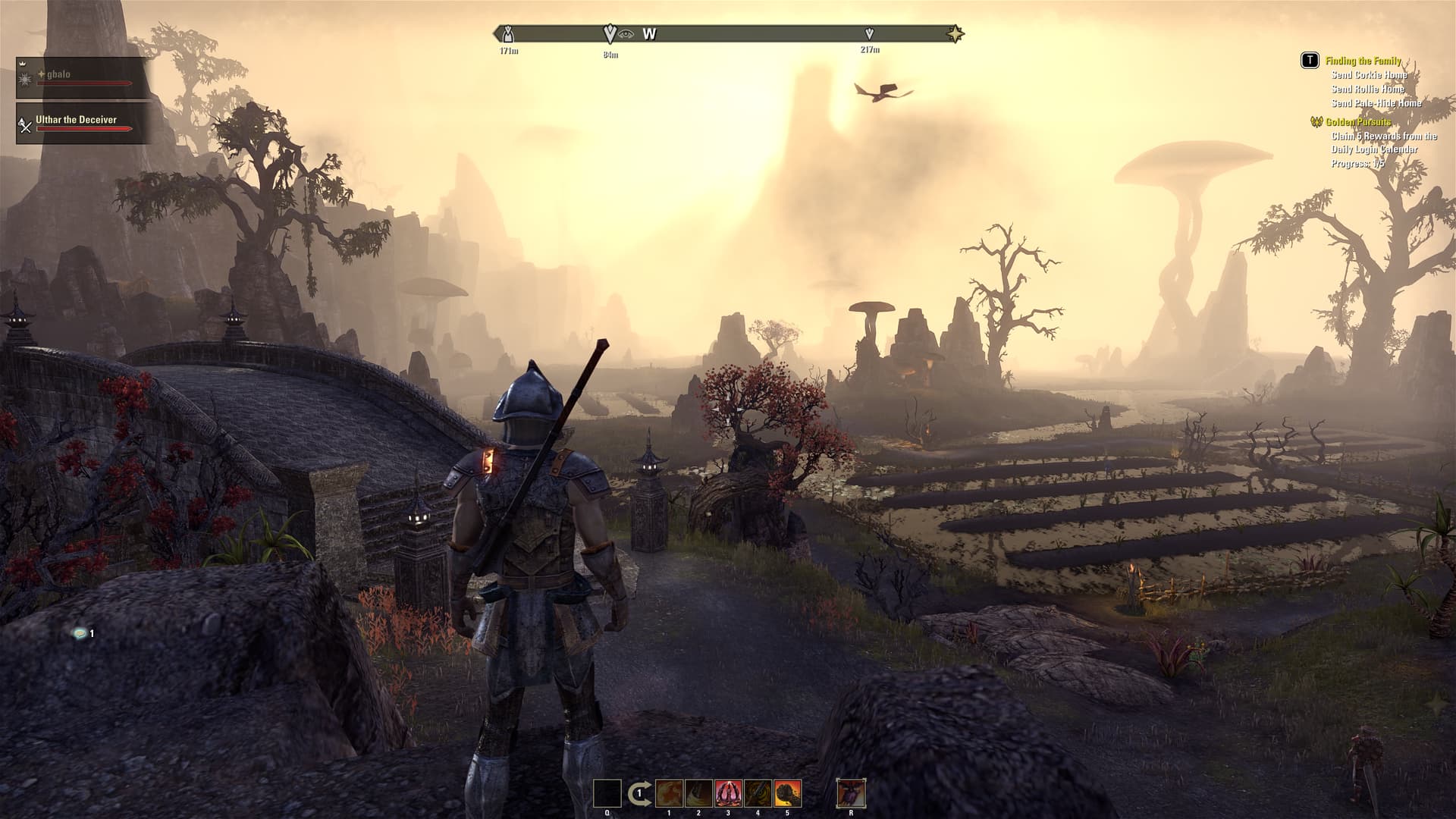Viewport: 1456px width, 819px height.
Task: Fire the ultimate ability in slot R
Action: (x=851, y=794)
